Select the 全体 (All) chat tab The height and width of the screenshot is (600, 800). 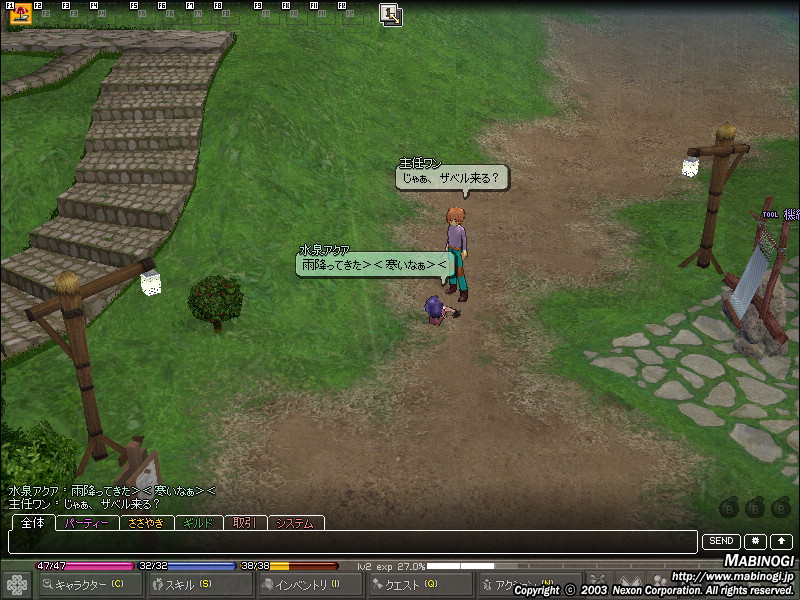pos(32,523)
